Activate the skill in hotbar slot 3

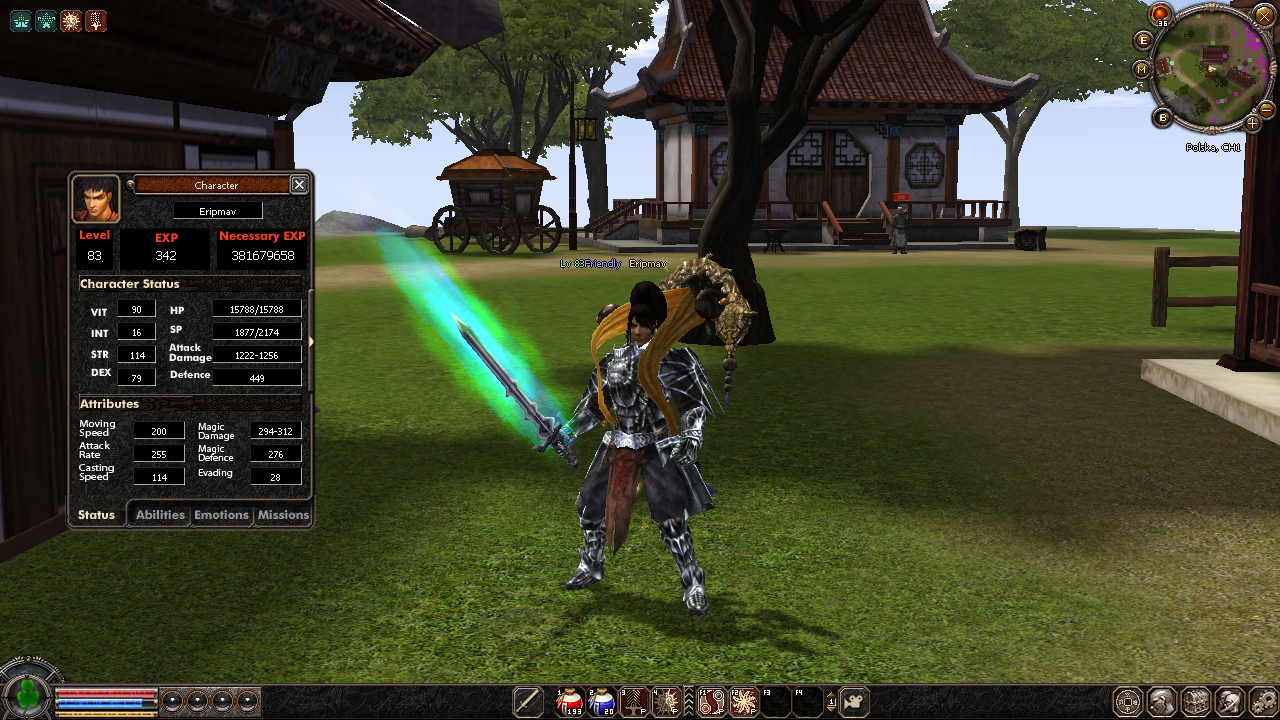point(635,702)
